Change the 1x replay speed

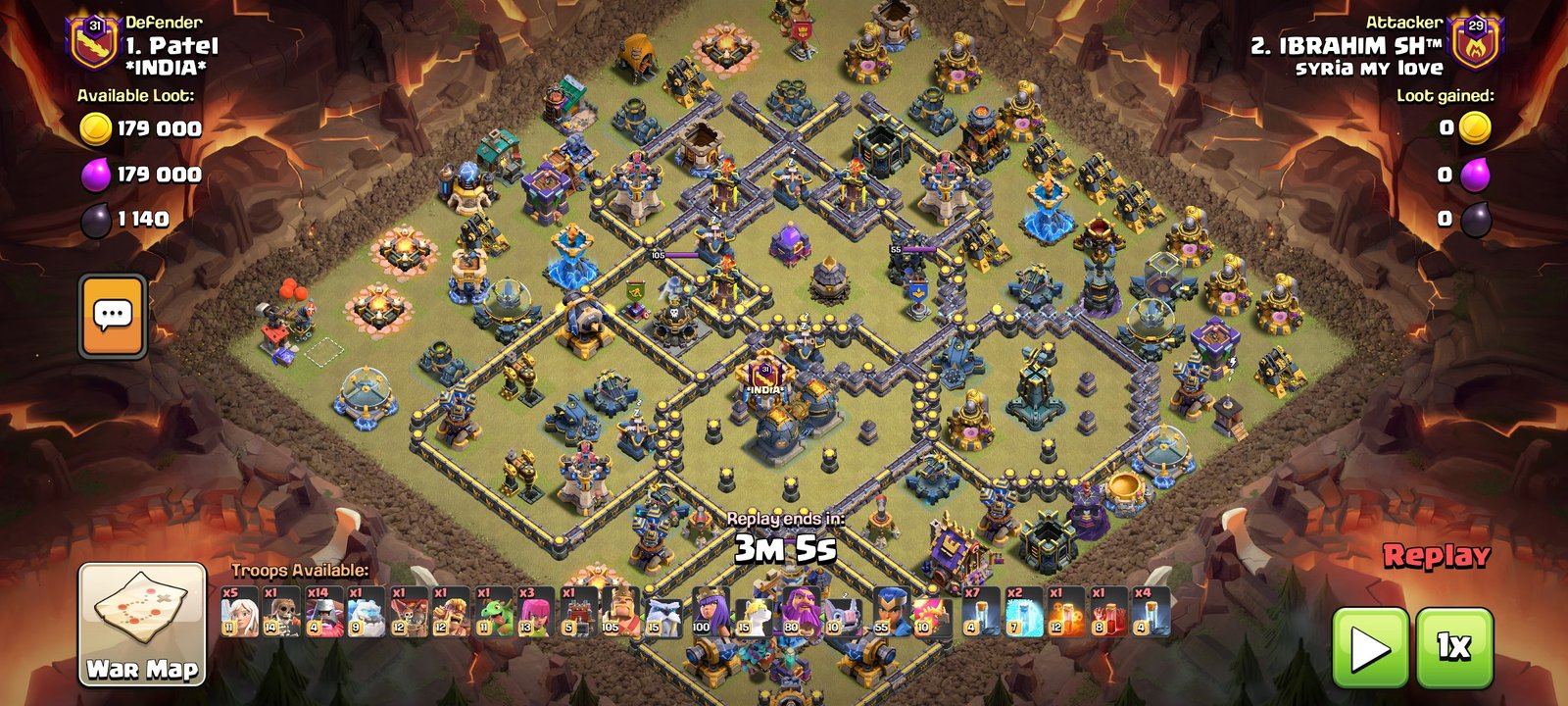(x=1453, y=647)
